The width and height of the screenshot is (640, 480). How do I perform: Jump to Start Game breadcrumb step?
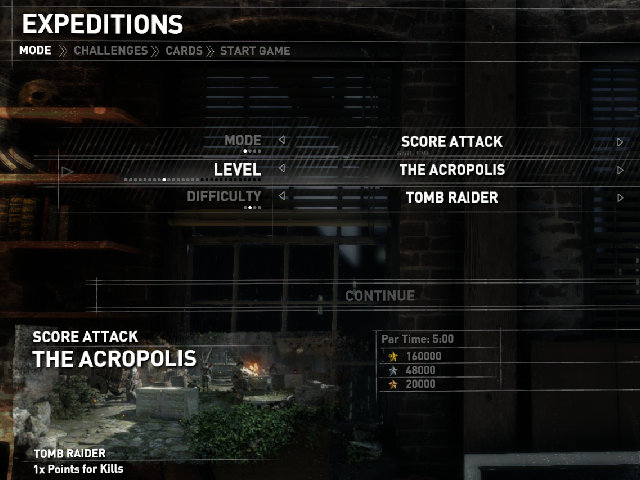255,50
